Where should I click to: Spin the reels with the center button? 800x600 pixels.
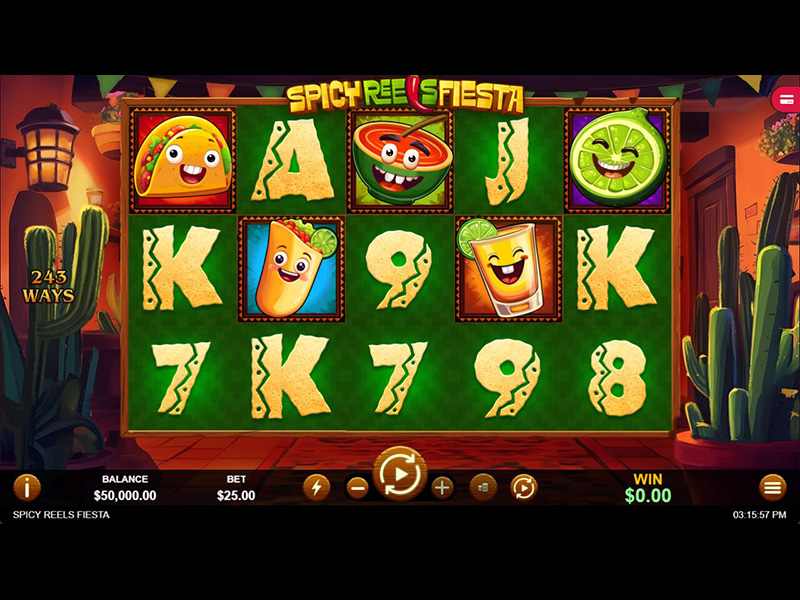[400, 473]
